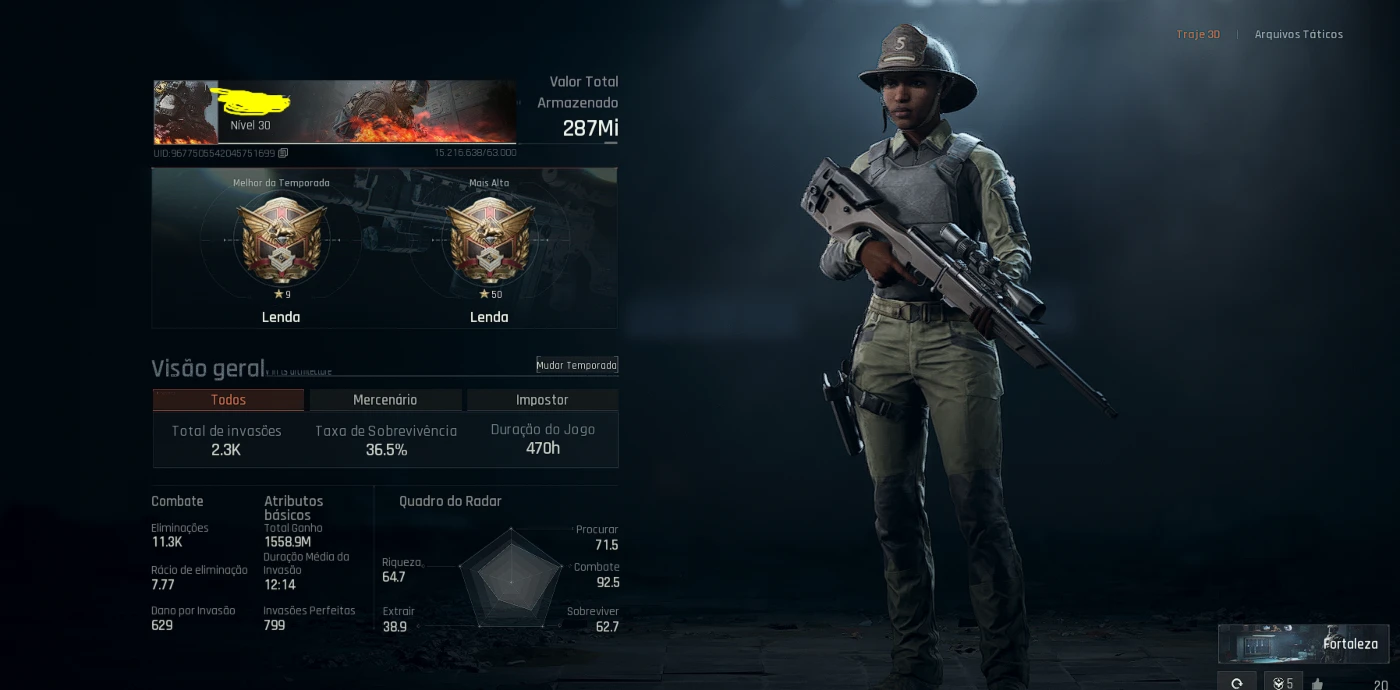1400x690 pixels.
Task: Give a like with the thumbs-up icon
Action: [x=1317, y=684]
